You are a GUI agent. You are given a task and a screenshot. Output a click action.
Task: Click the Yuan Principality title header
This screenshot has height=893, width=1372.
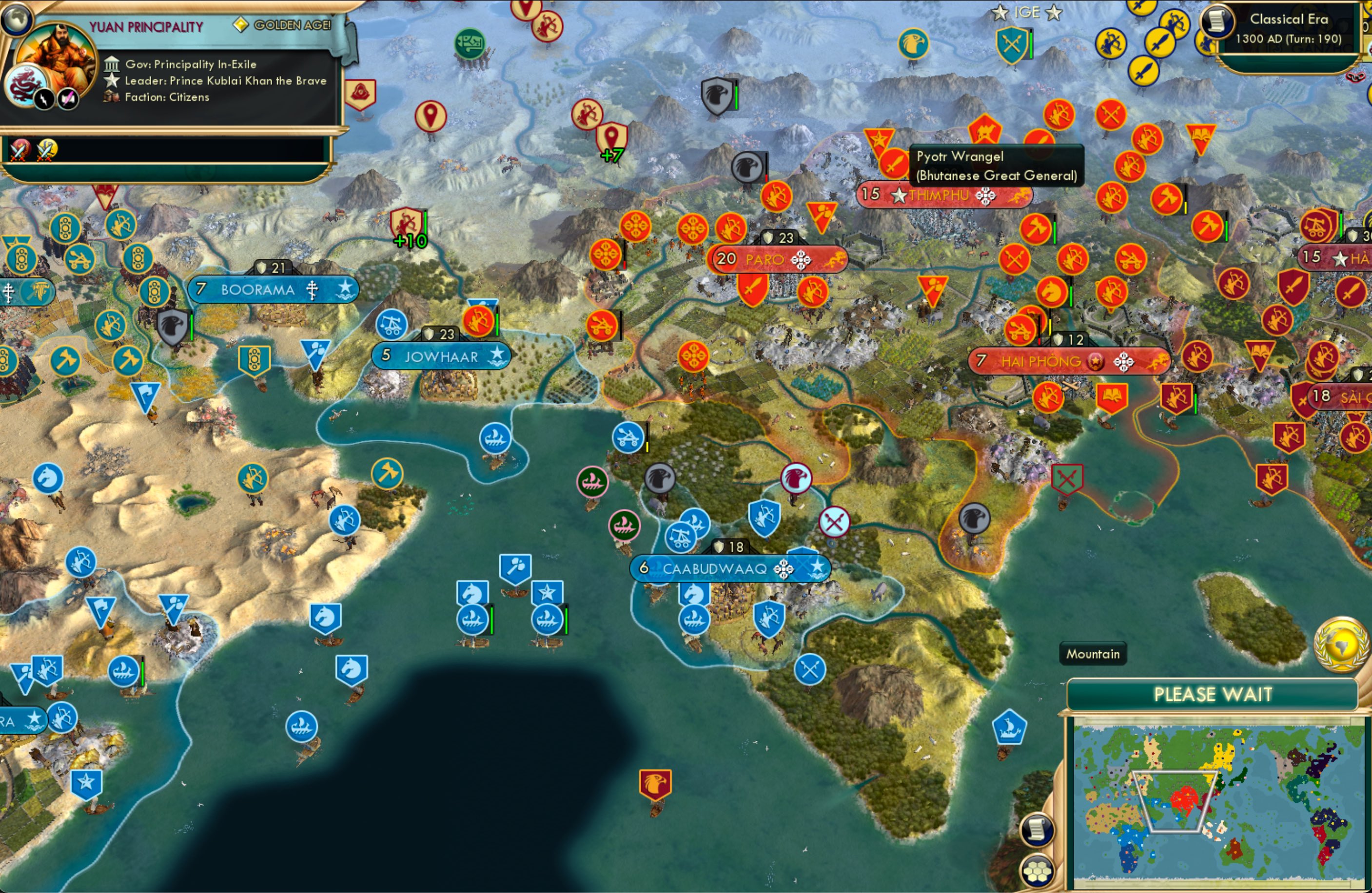click(146, 26)
